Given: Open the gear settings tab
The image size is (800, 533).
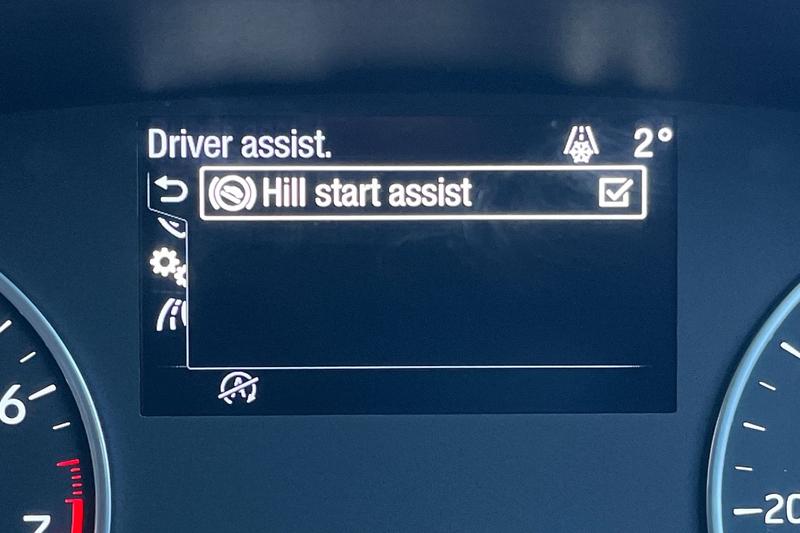Looking at the screenshot, I should point(166,265).
